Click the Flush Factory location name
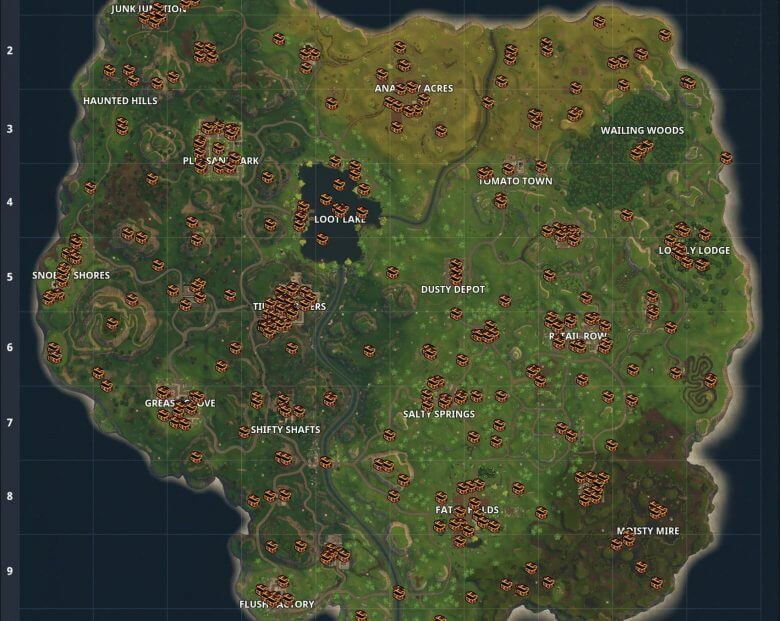 pos(277,605)
